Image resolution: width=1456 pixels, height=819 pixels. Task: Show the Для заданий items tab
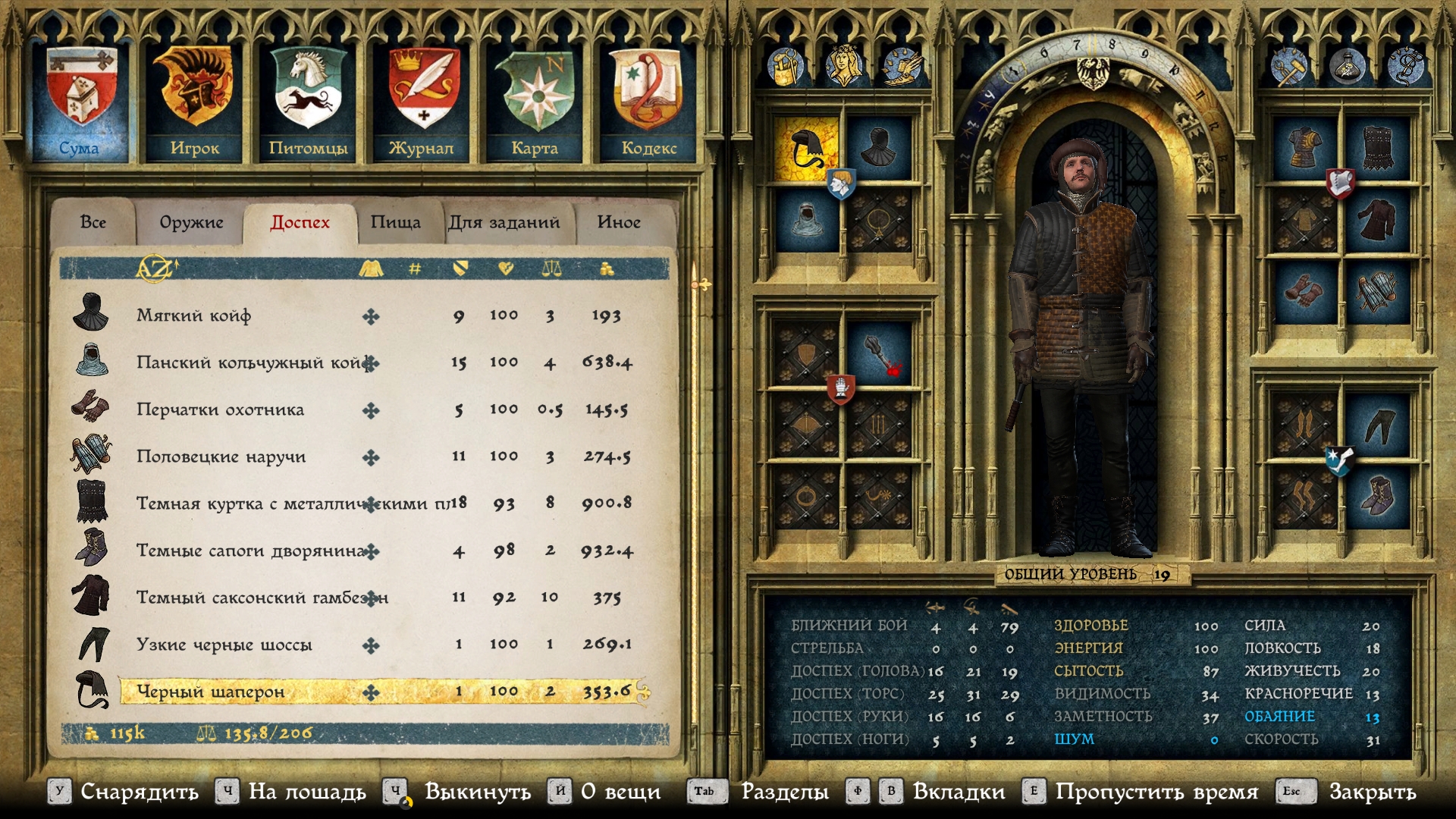[504, 222]
